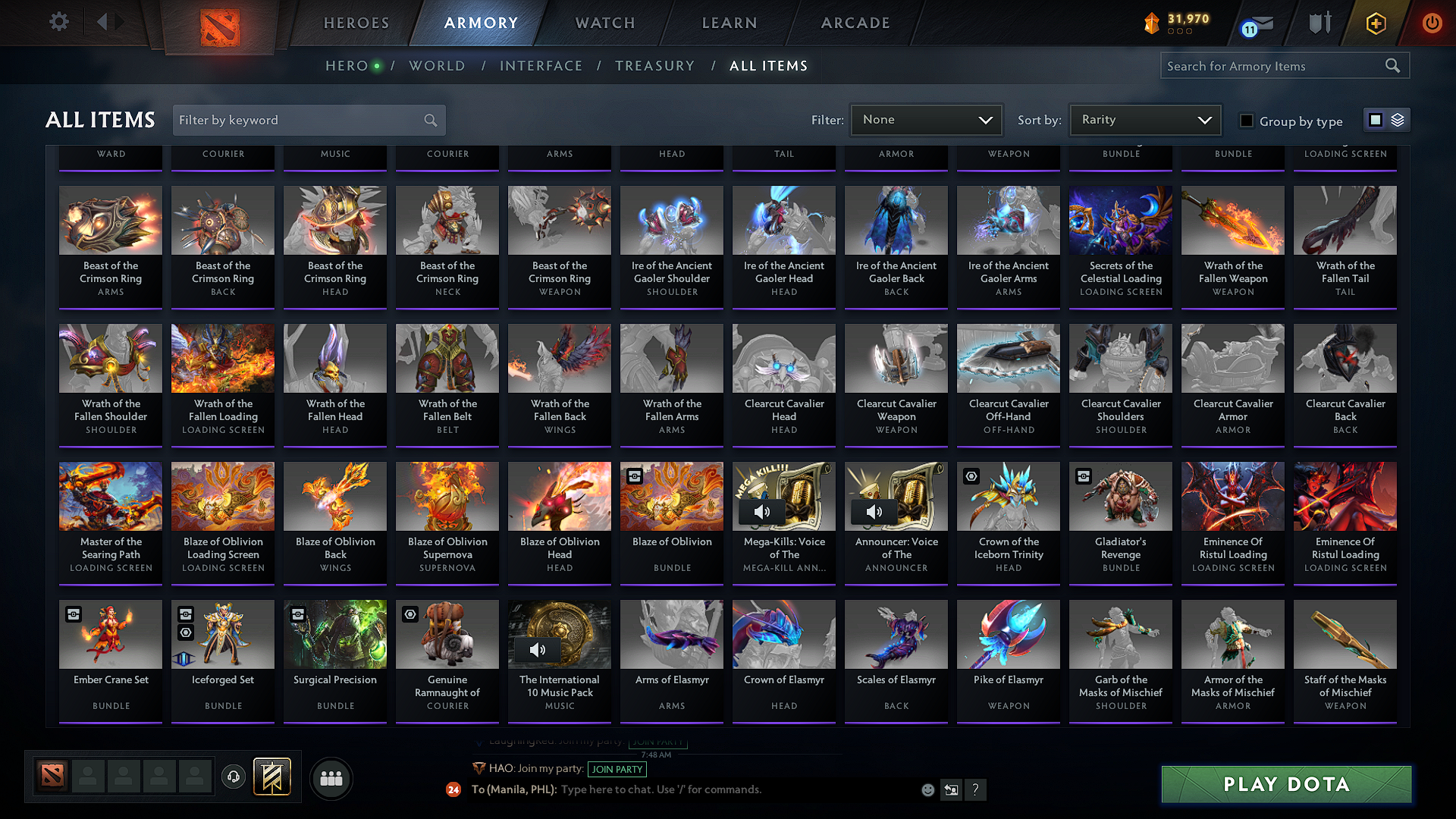Open the Sort by Rarity dropdown
The image size is (1456, 819).
[1145, 119]
